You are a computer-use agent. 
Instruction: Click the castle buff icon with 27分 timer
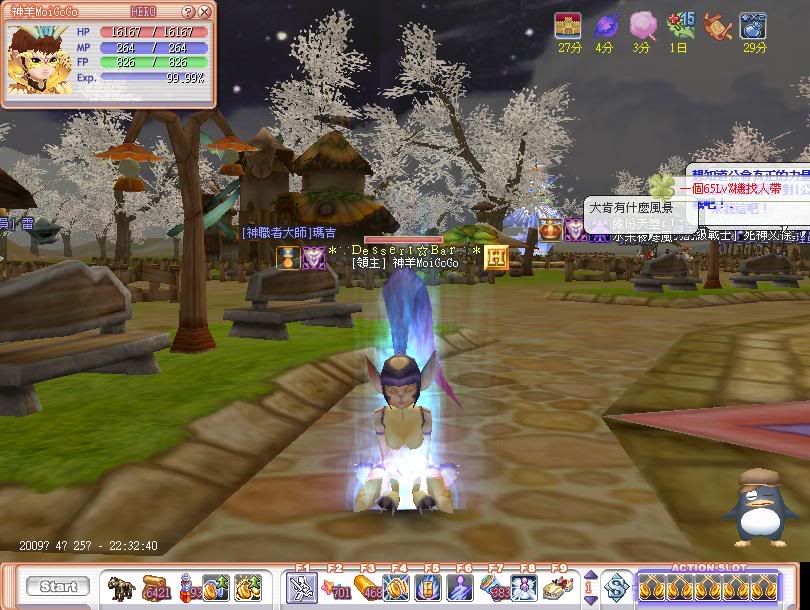tap(569, 26)
